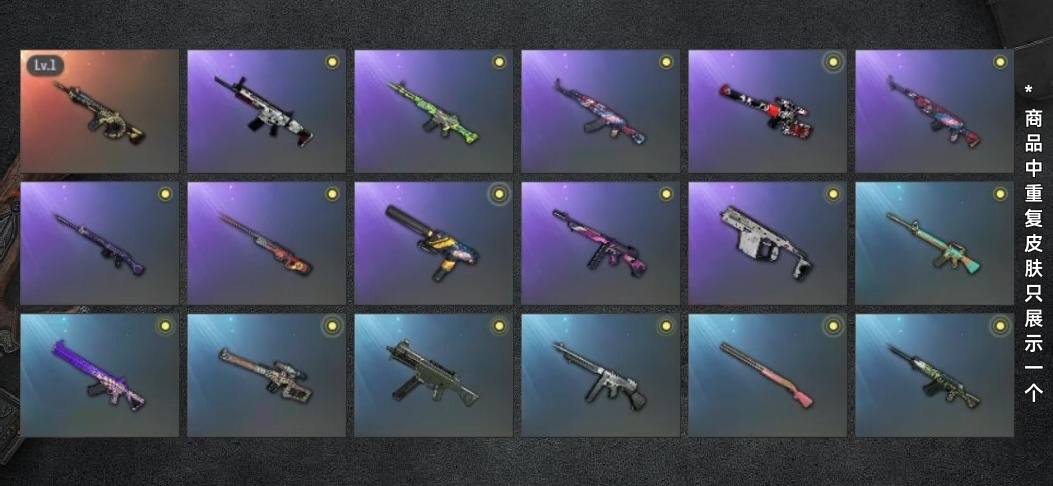Select the Lv.1 gold weapon skin tile
This screenshot has height=486, width=1053.
(100, 111)
